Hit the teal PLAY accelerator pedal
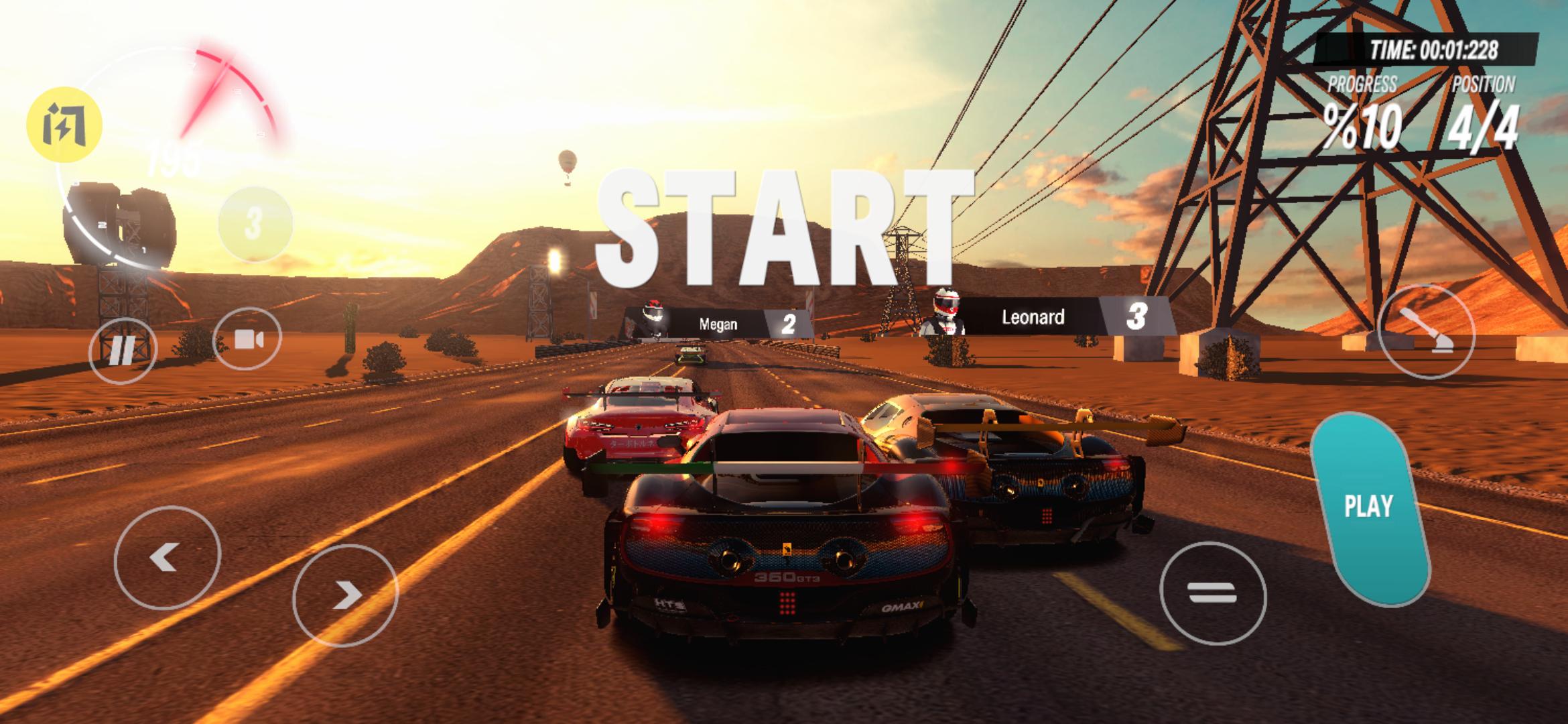Image resolution: width=1568 pixels, height=724 pixels. (1370, 507)
